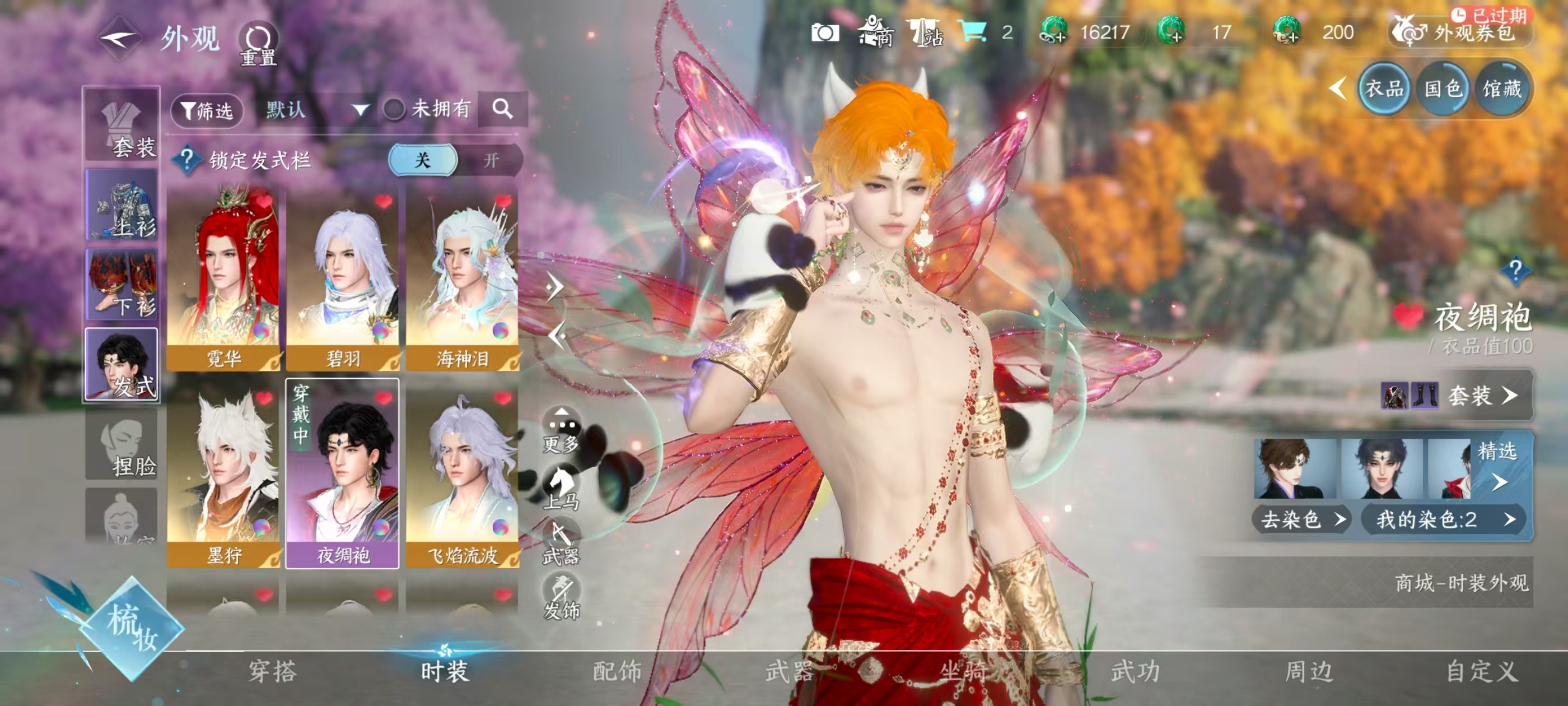Open the hairstyle search magnifier
Viewport: 1568px width, 706px height.
[502, 109]
